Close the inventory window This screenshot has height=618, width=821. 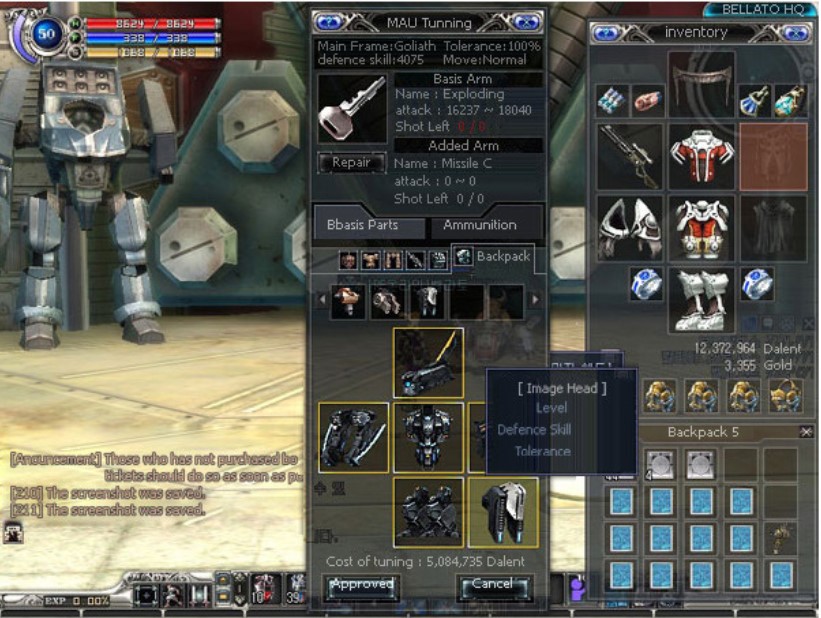click(x=795, y=33)
